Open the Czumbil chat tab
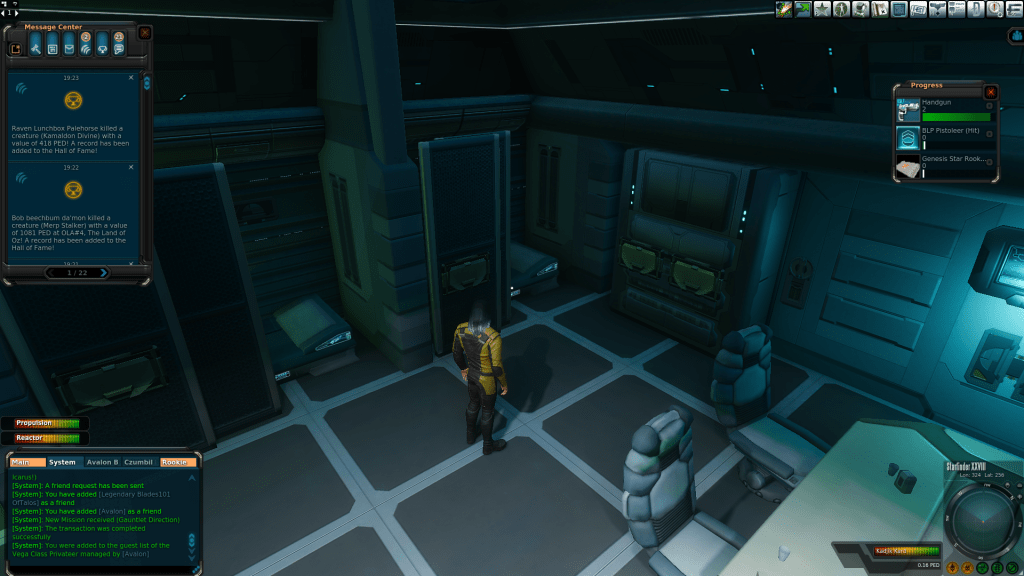Viewport: 1024px width, 576px height. click(x=138, y=462)
